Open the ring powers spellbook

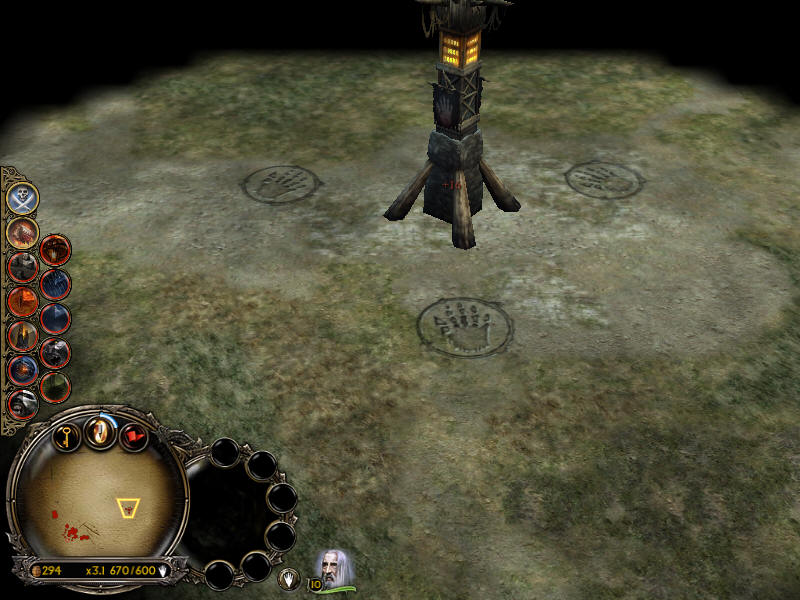[x=100, y=432]
